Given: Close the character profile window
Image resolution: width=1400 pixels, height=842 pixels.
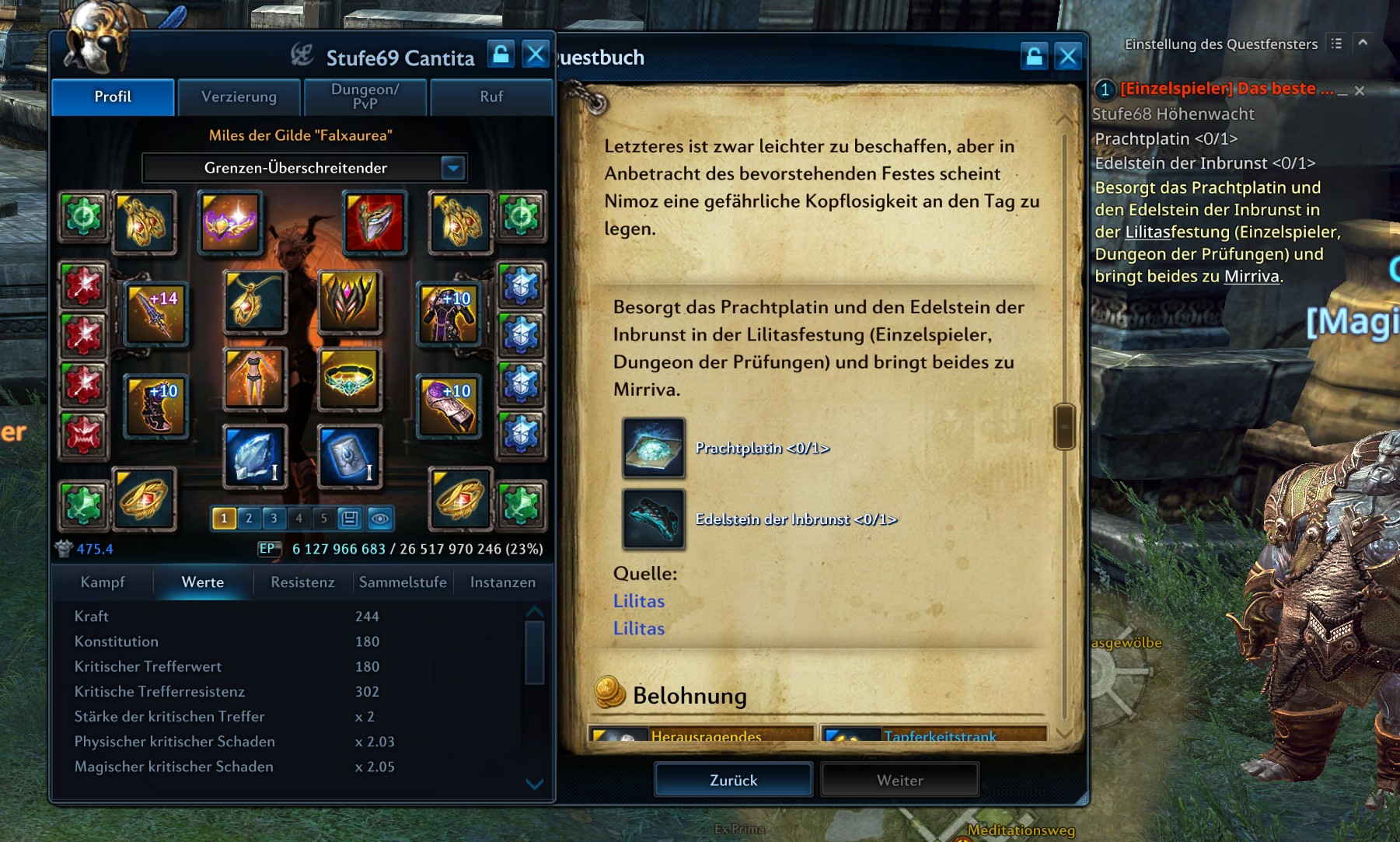Looking at the screenshot, I should [536, 54].
